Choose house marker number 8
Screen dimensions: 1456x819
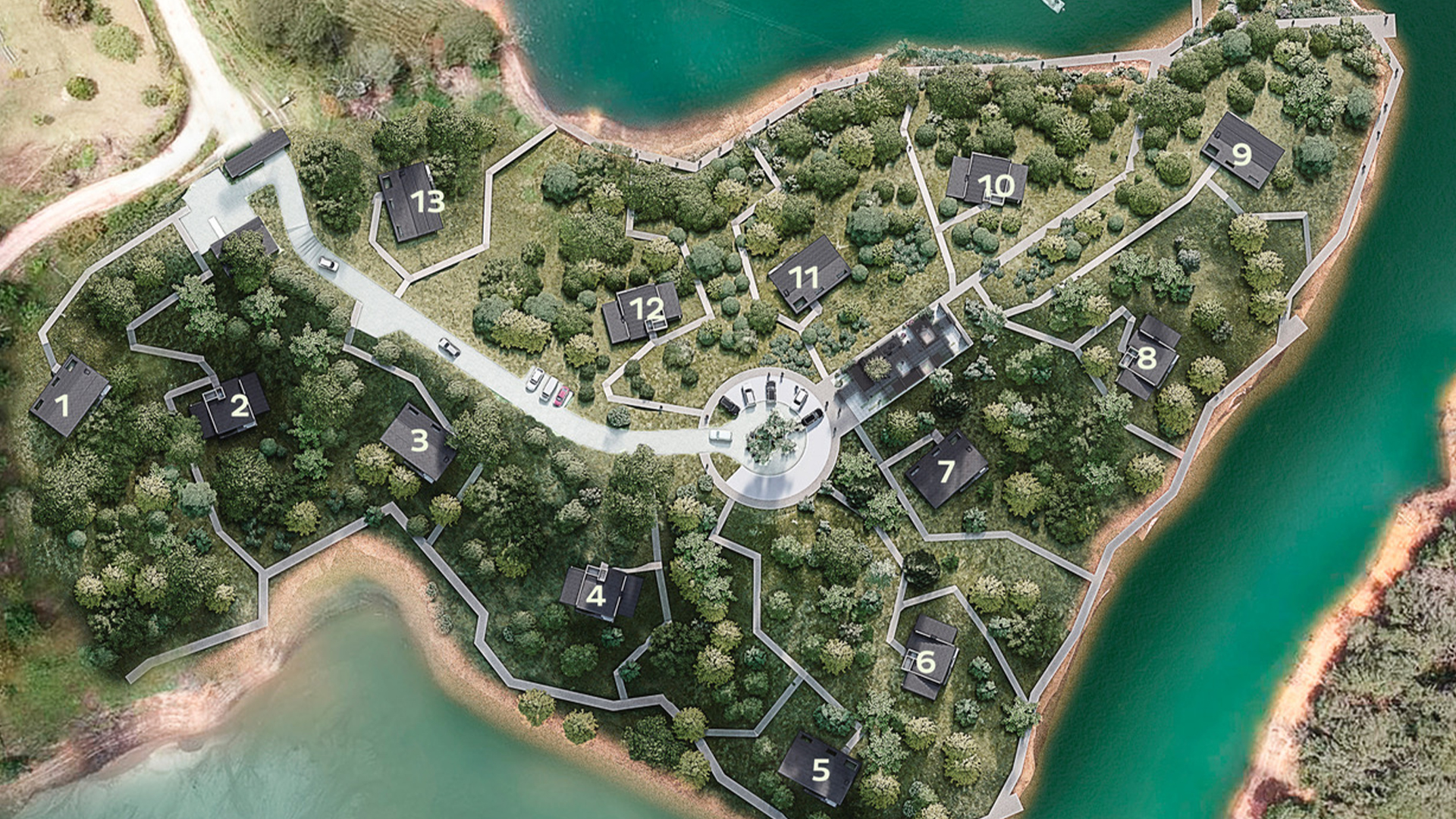[x=1146, y=356]
